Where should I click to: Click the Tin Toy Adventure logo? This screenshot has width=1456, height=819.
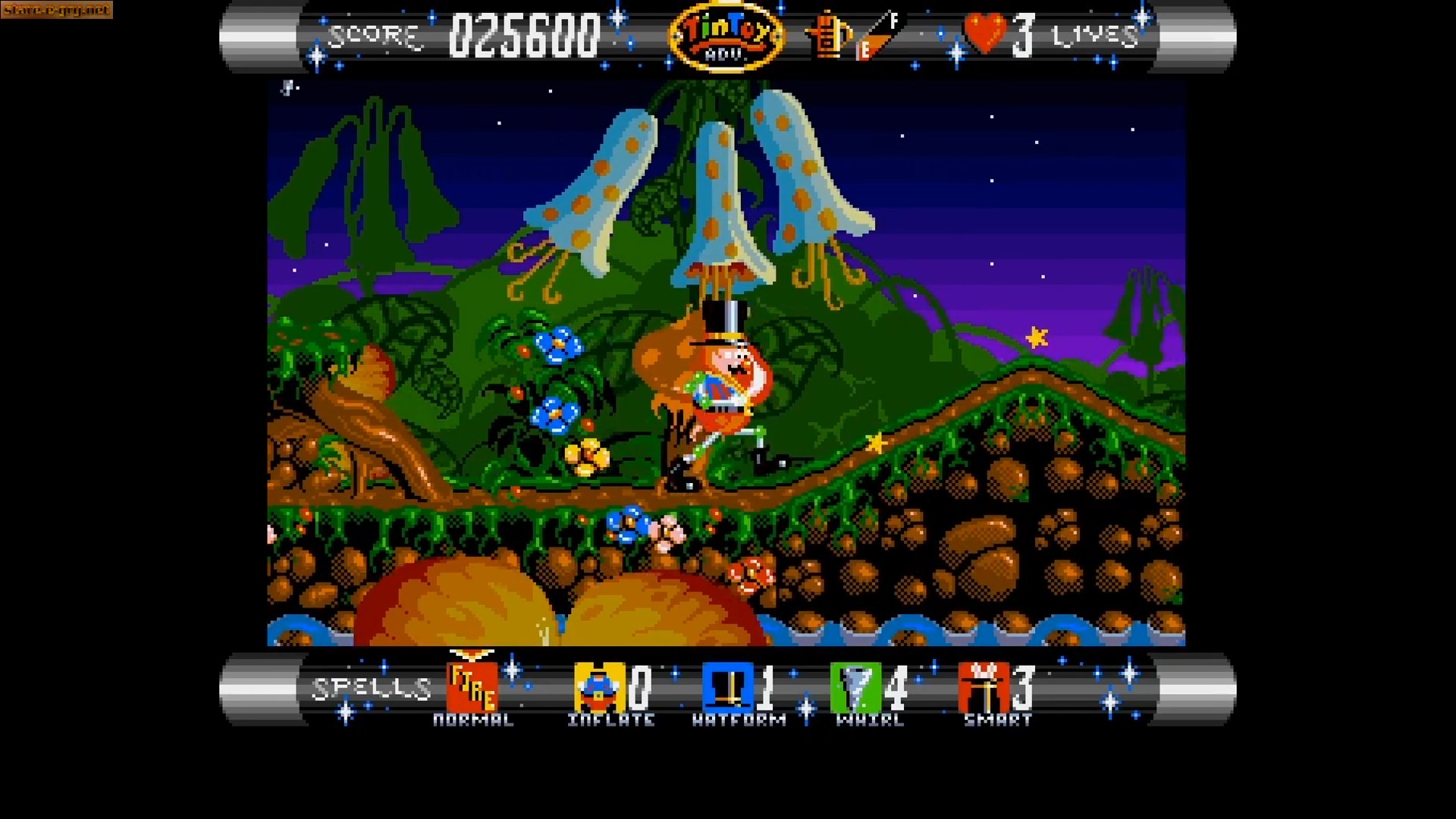pyautogui.click(x=726, y=36)
